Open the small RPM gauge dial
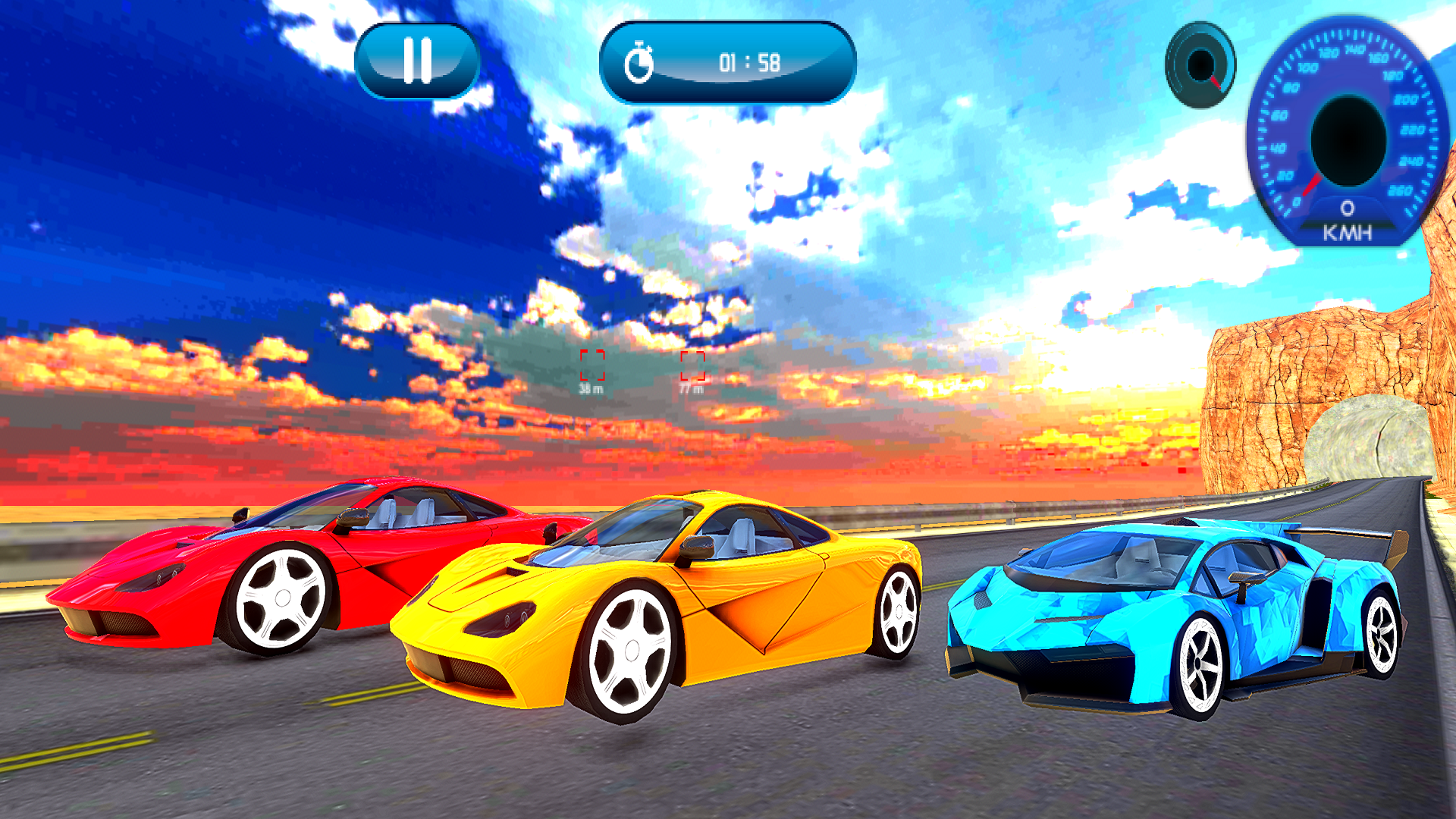This screenshot has height=819, width=1456. point(1200,66)
